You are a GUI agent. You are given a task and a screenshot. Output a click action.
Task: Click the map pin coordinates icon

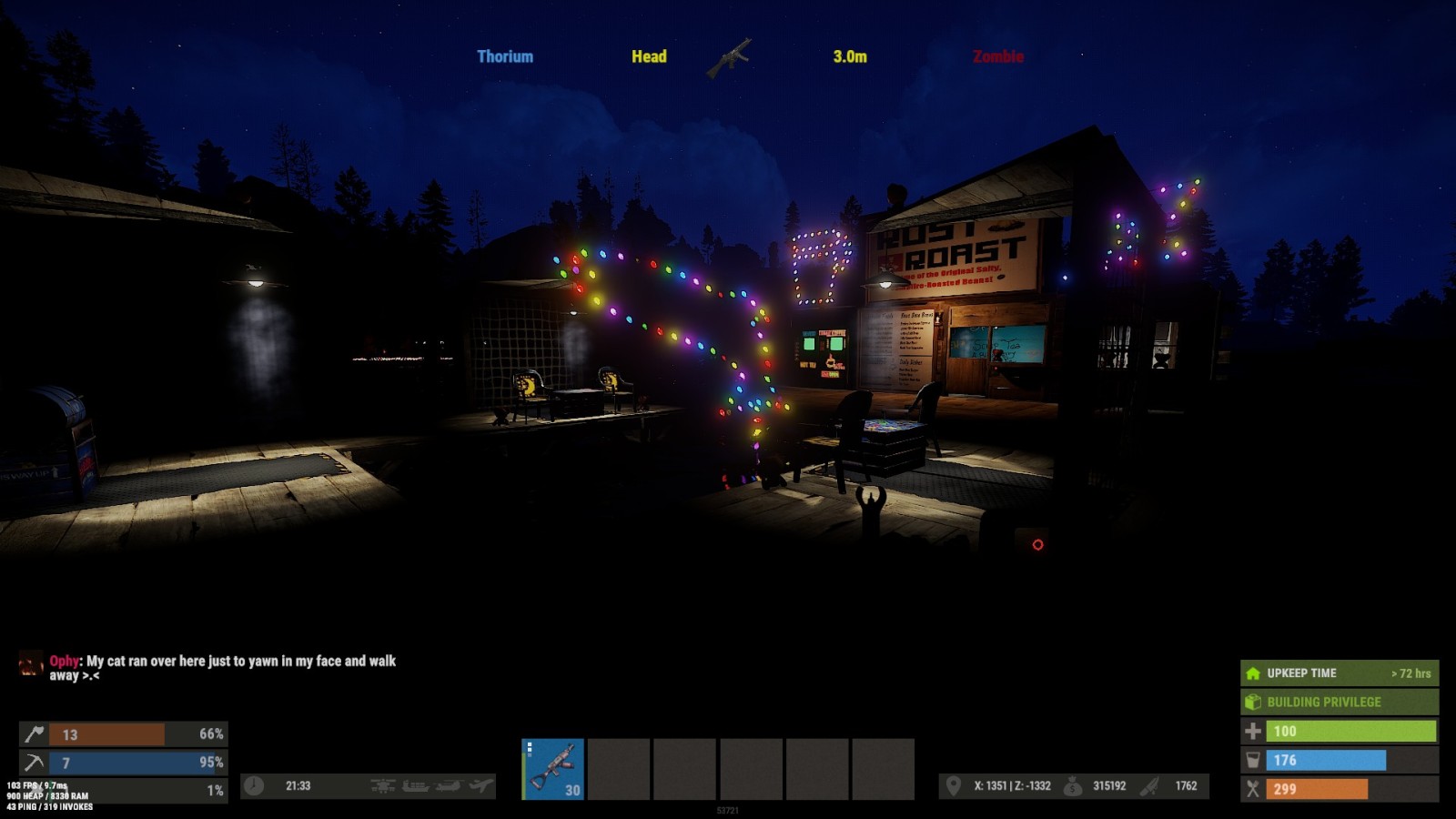pyautogui.click(x=953, y=786)
